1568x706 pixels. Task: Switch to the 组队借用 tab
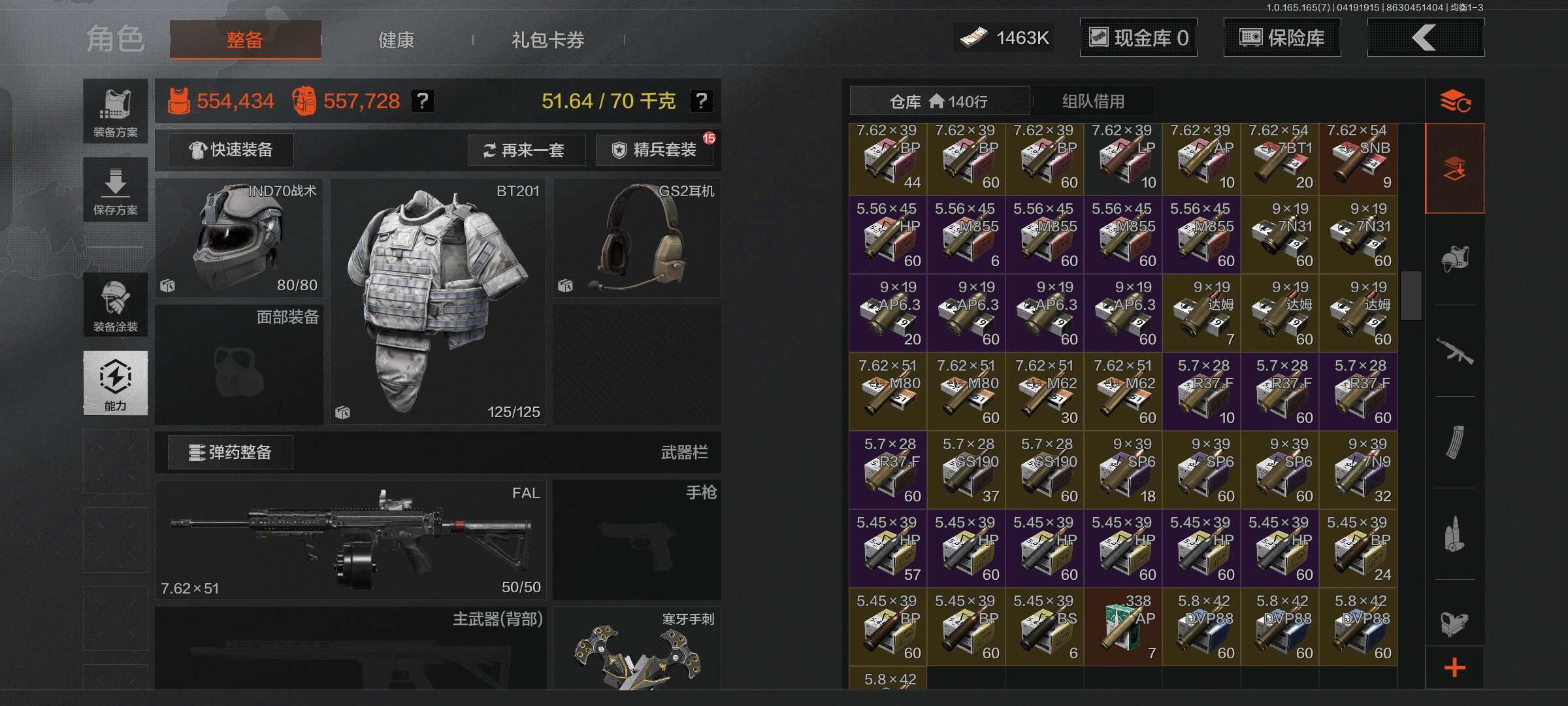point(1090,101)
